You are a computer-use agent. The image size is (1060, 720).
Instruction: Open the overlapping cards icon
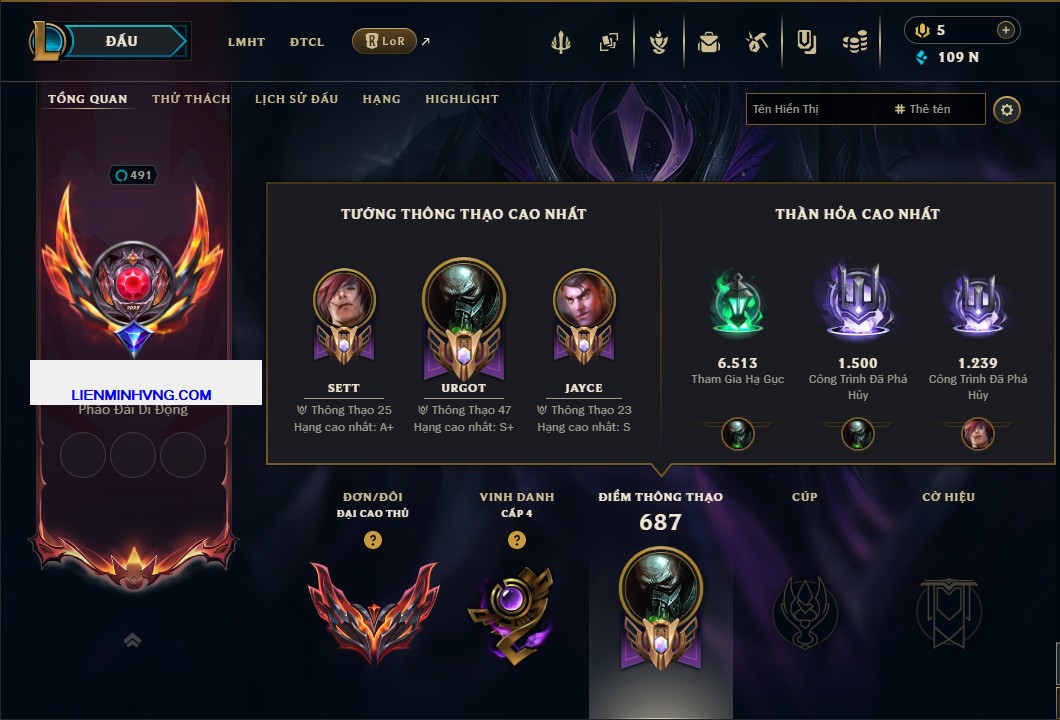pos(609,42)
